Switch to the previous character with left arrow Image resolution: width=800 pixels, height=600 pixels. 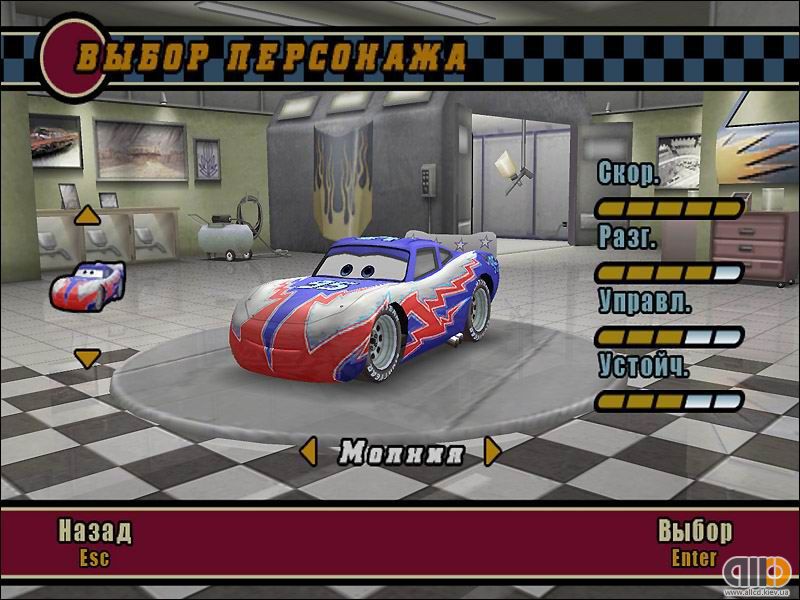coord(309,452)
